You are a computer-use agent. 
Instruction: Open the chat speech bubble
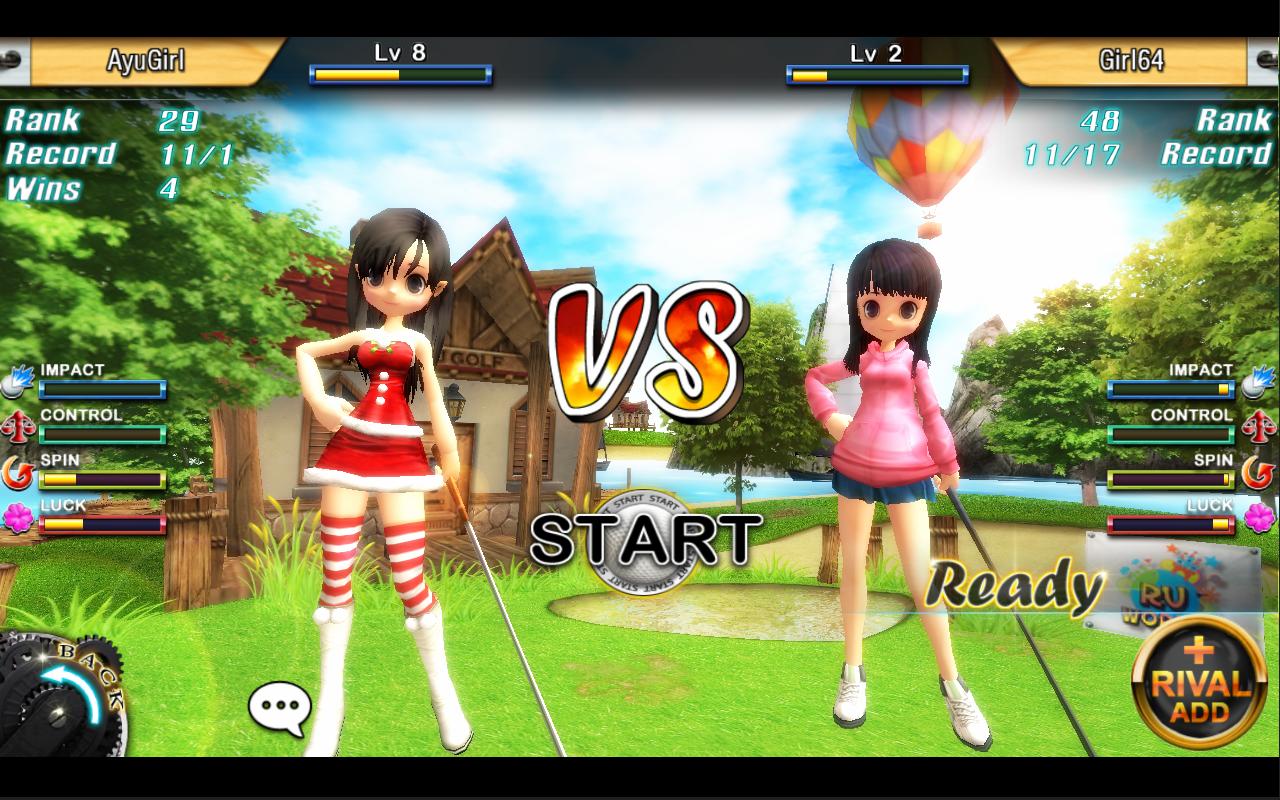pyautogui.click(x=279, y=708)
